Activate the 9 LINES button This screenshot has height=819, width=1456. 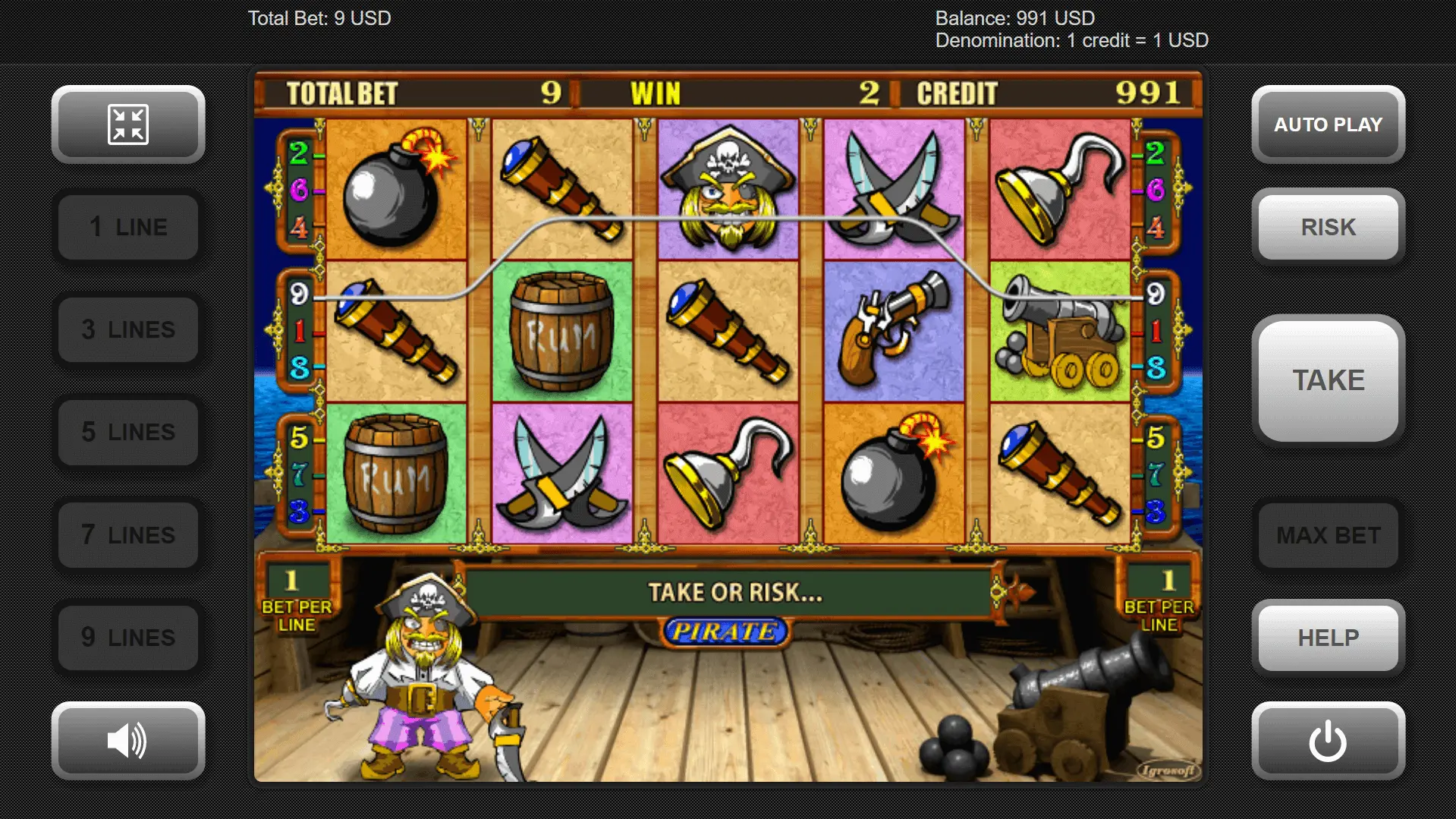pos(128,637)
